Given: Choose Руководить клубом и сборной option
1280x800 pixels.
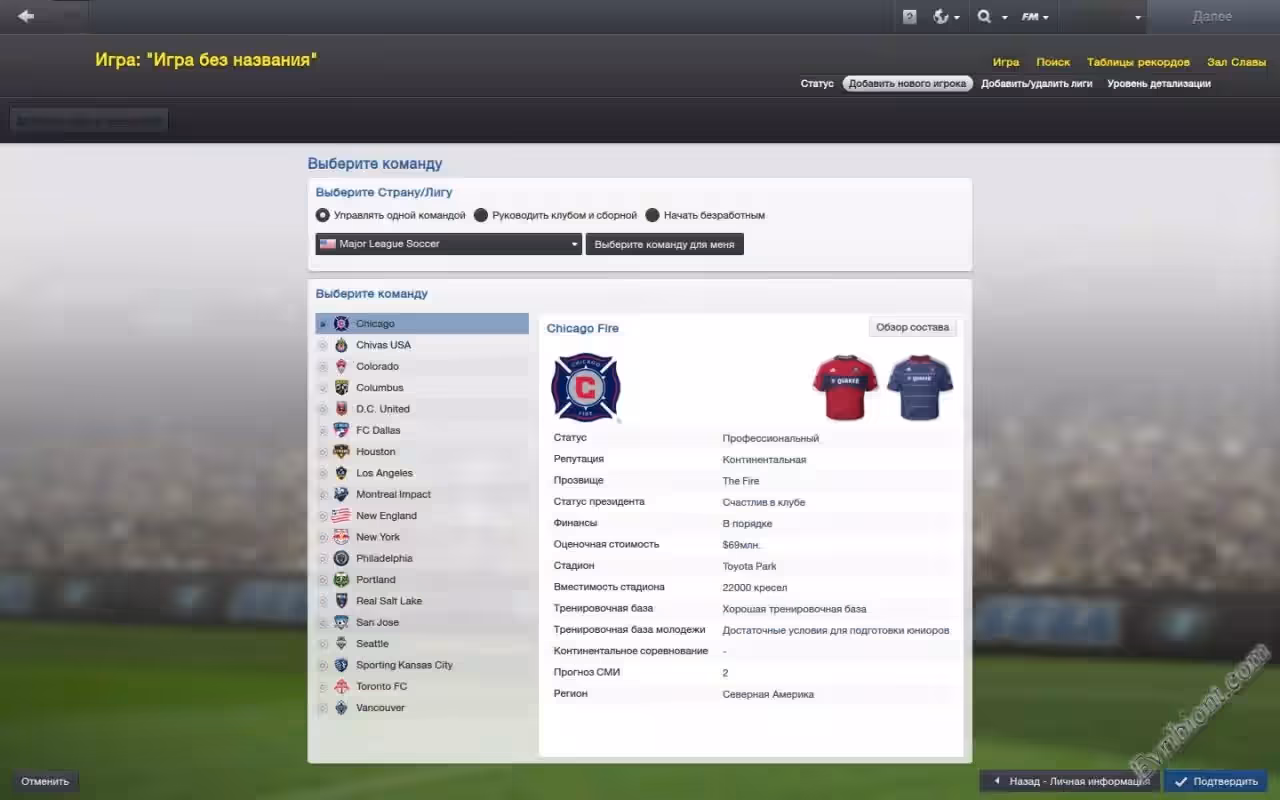Looking at the screenshot, I should (x=481, y=215).
